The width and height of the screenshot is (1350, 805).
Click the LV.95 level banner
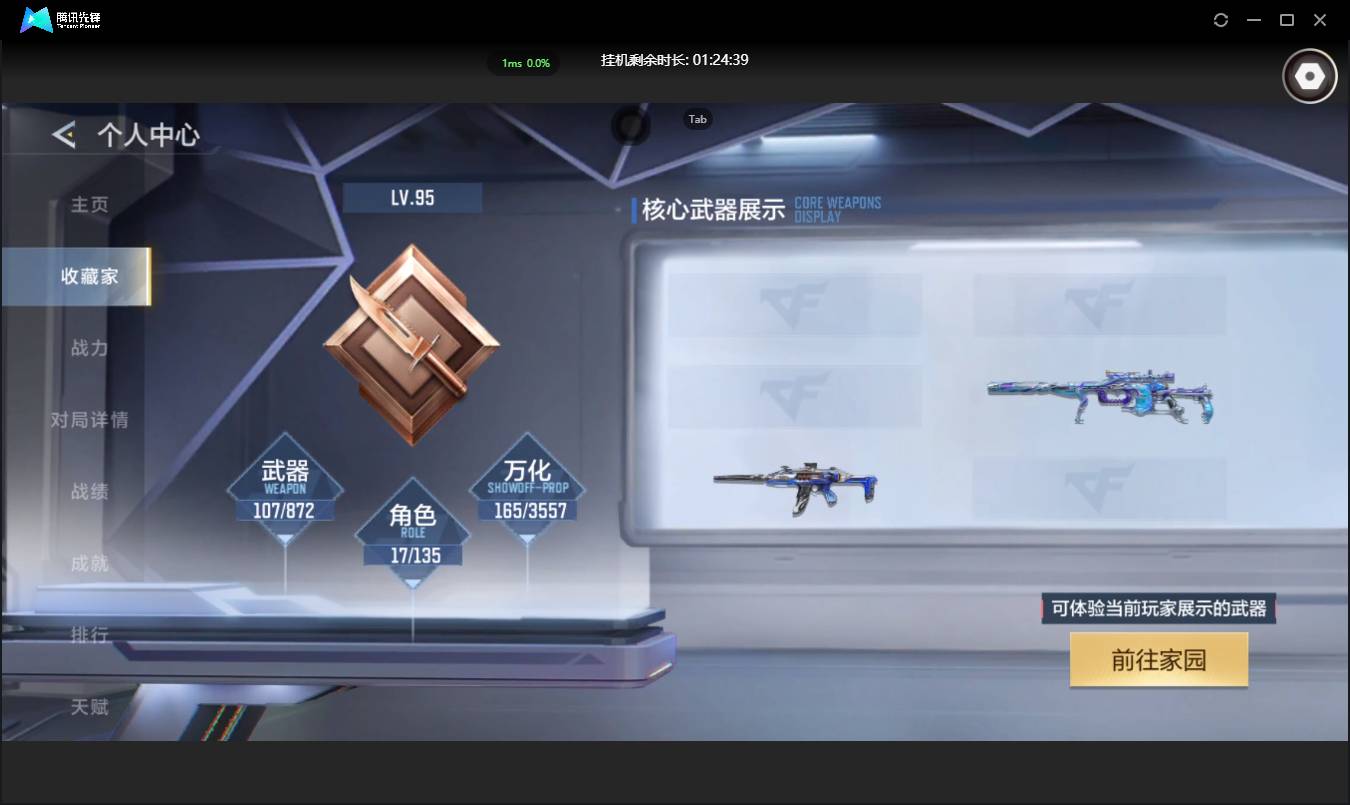click(411, 197)
